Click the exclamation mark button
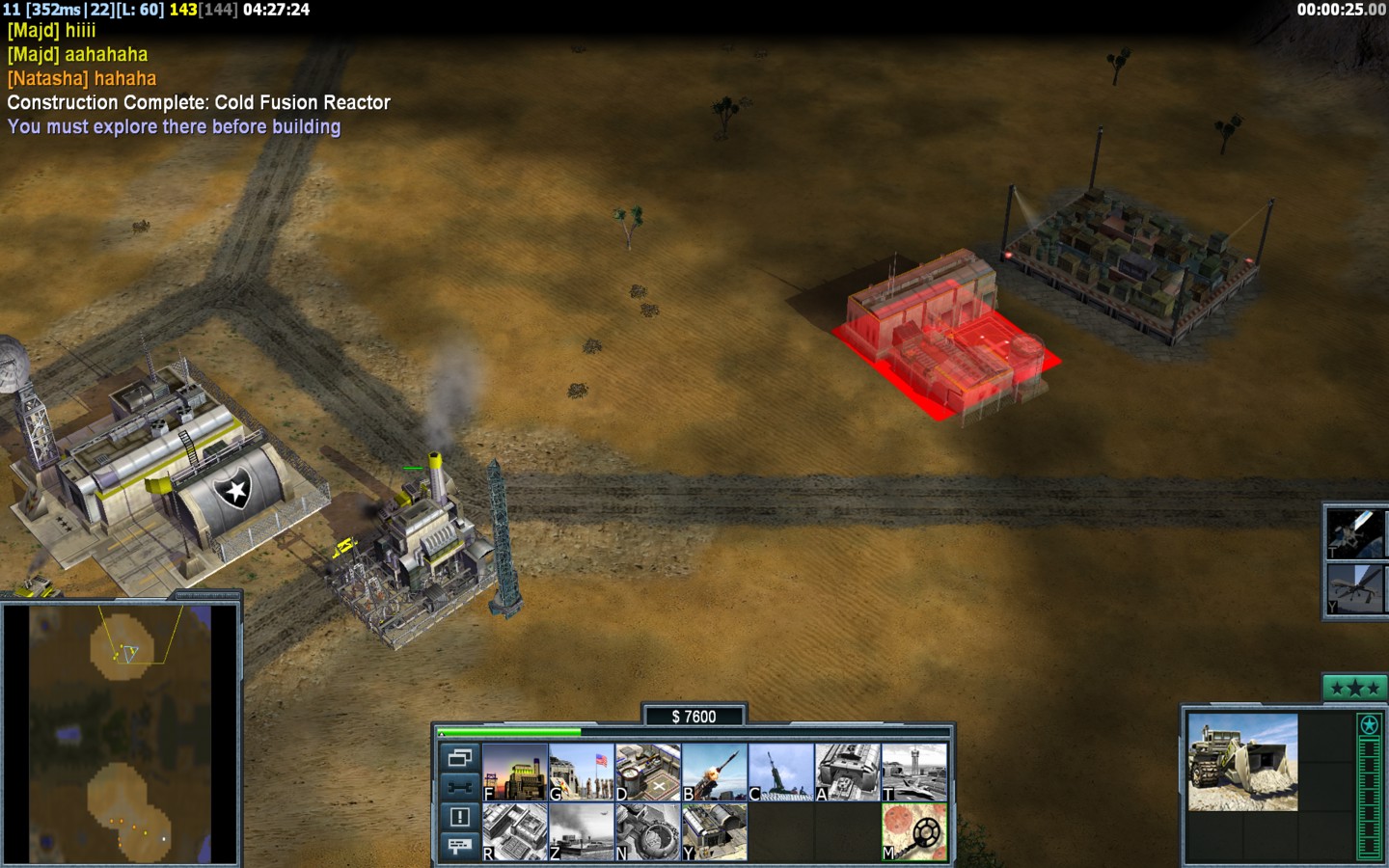This screenshot has width=1389, height=868. click(459, 817)
